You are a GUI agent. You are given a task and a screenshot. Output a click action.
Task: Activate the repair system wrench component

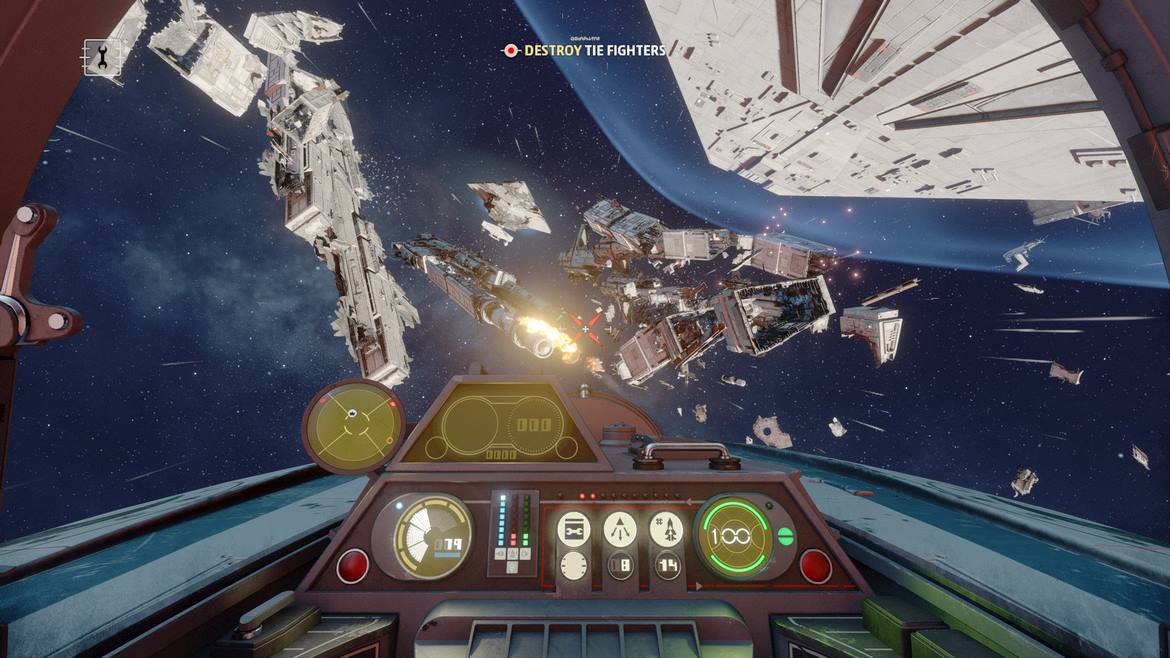(x=573, y=530)
